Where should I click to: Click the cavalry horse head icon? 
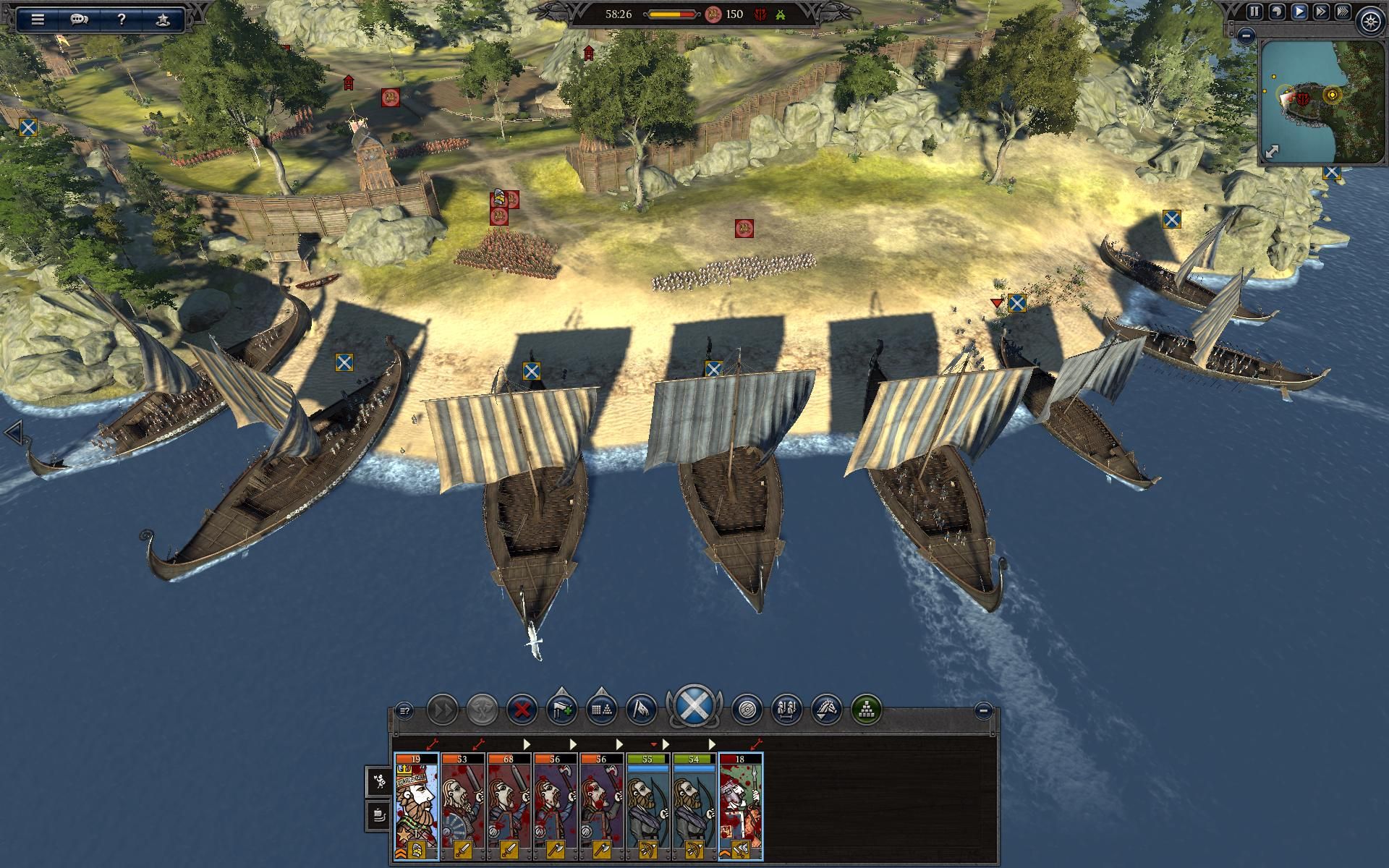(x=828, y=710)
